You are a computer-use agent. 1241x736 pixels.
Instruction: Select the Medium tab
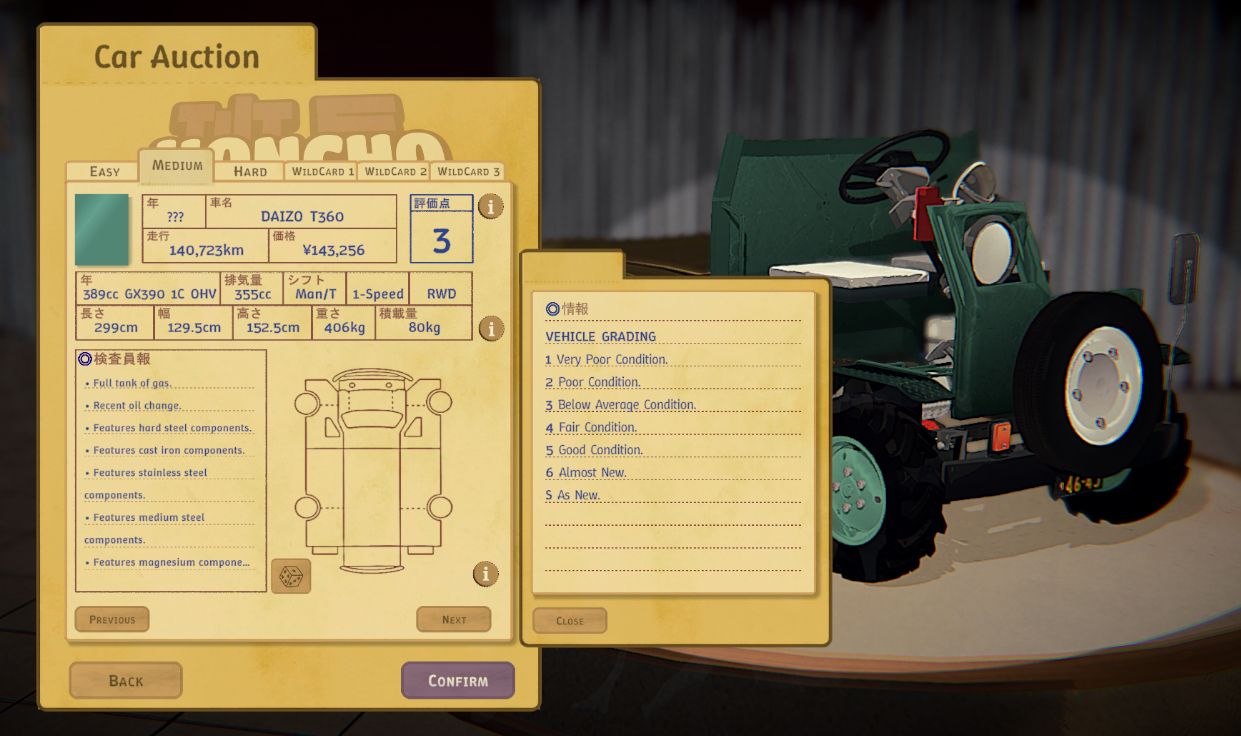(177, 166)
